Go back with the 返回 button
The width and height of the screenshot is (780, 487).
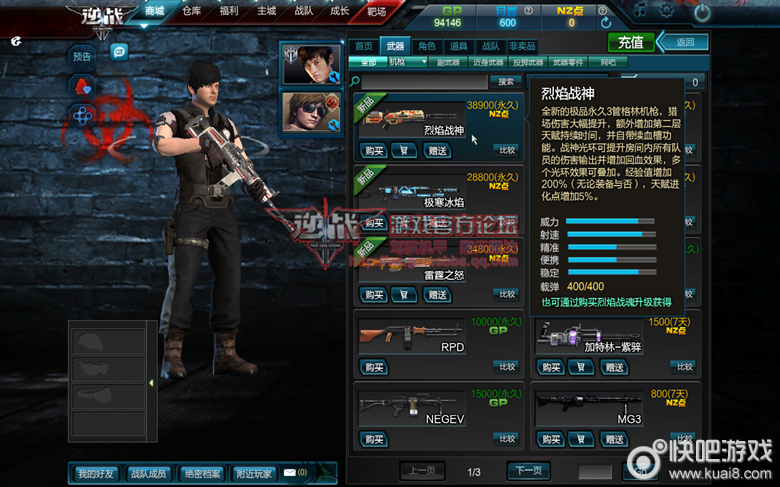tap(685, 42)
